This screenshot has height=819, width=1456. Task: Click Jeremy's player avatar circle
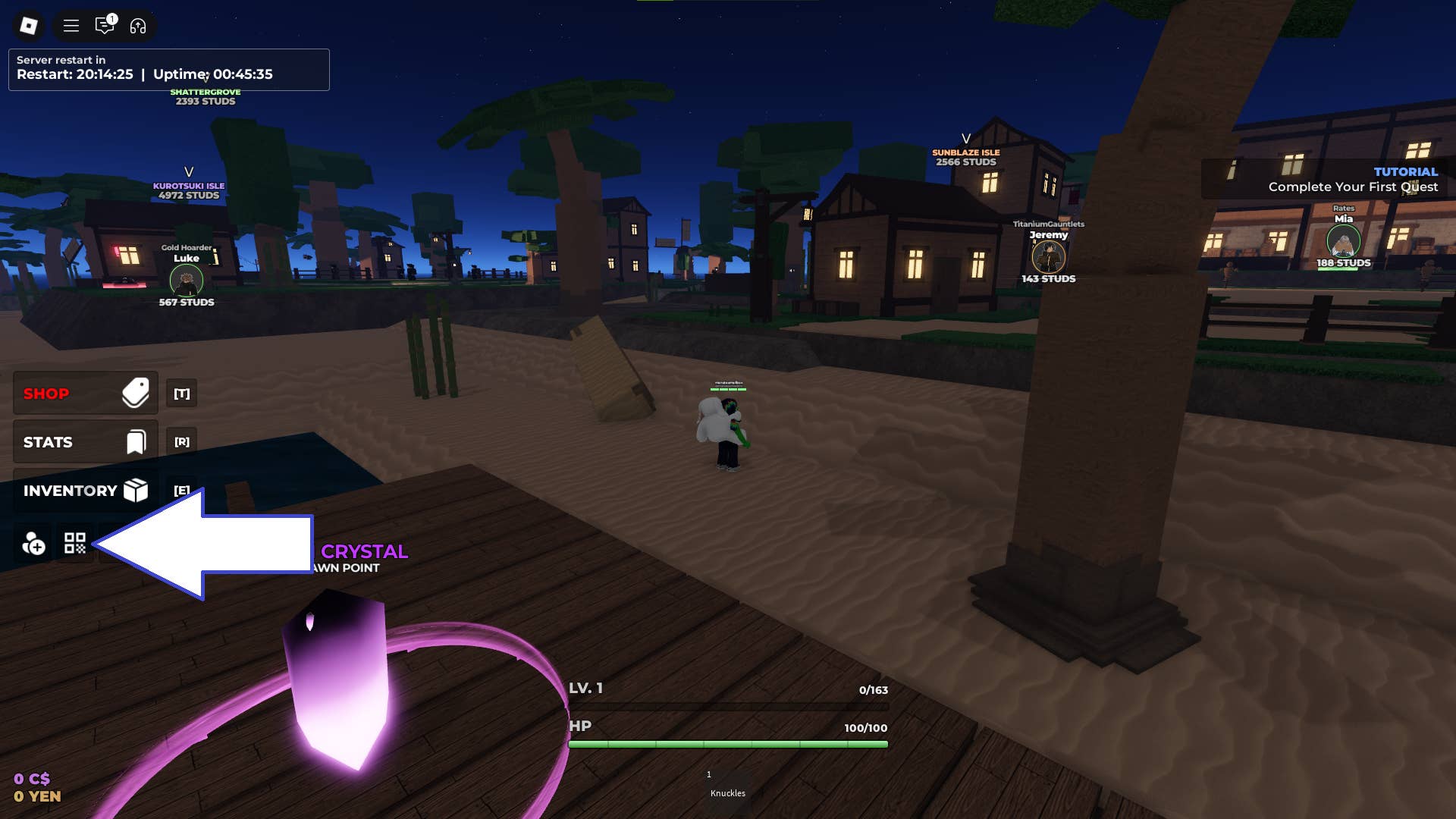point(1049,258)
